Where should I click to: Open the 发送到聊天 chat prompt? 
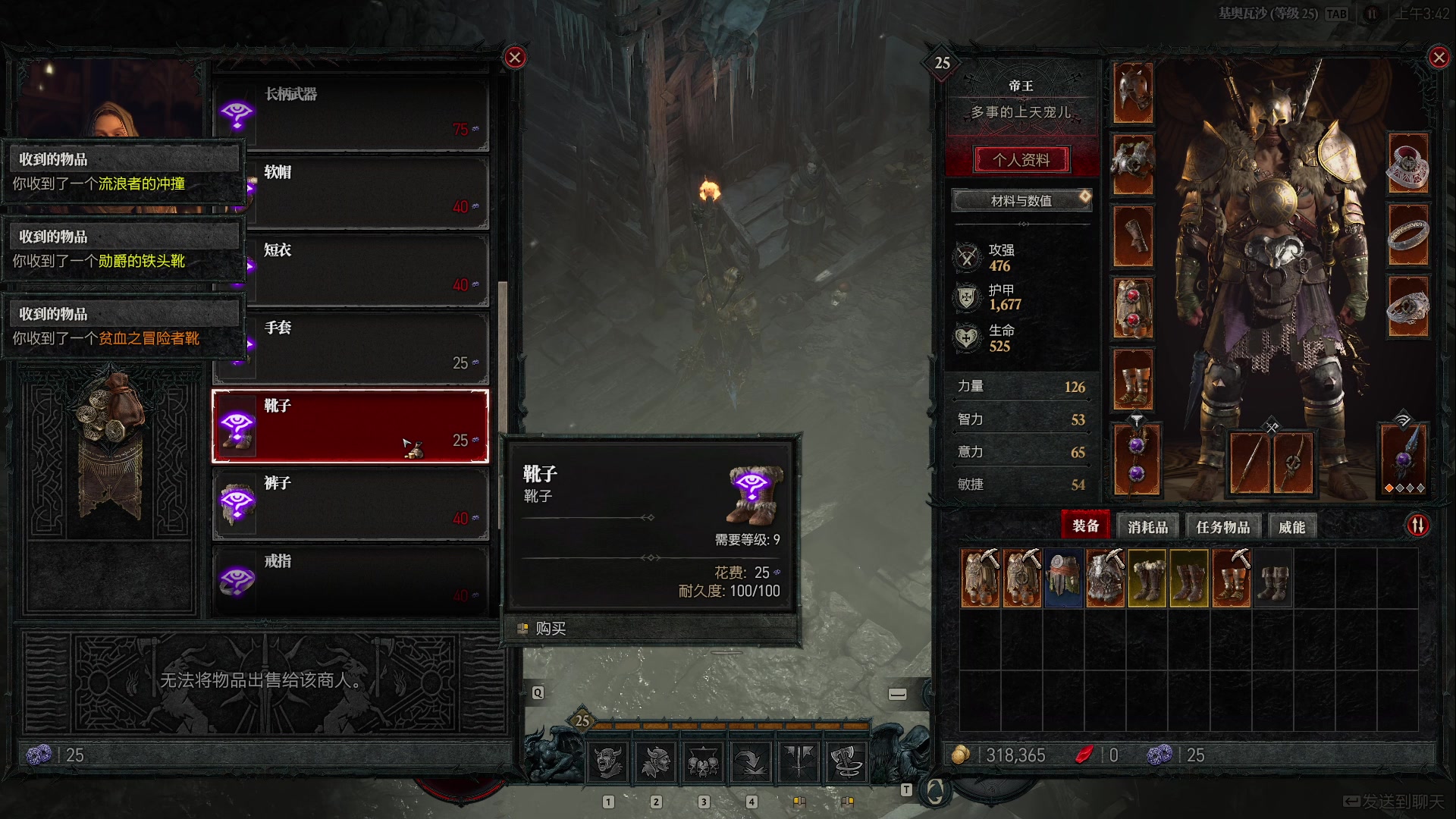click(1395, 802)
